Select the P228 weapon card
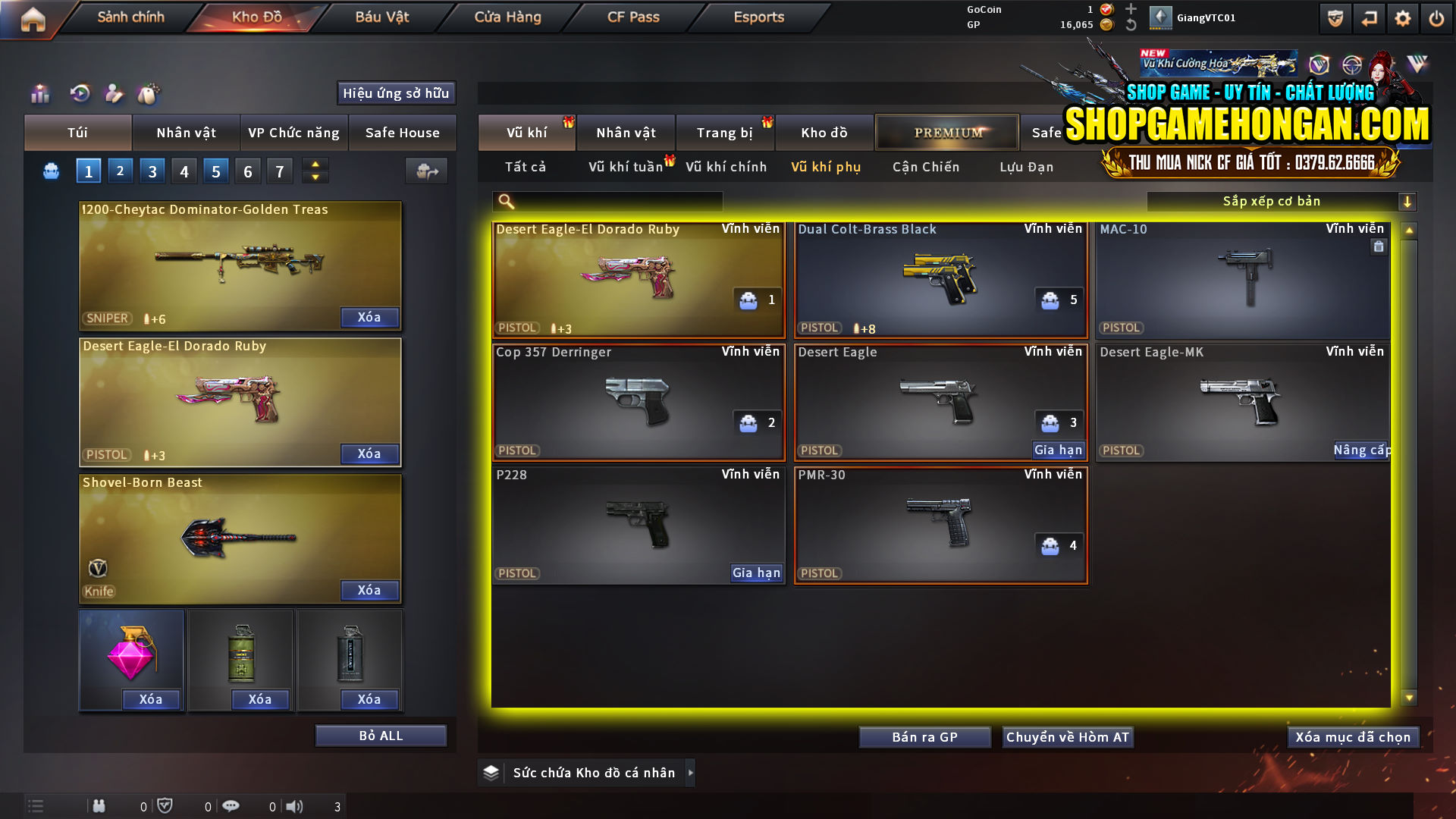Image resolution: width=1456 pixels, height=819 pixels. click(x=639, y=523)
